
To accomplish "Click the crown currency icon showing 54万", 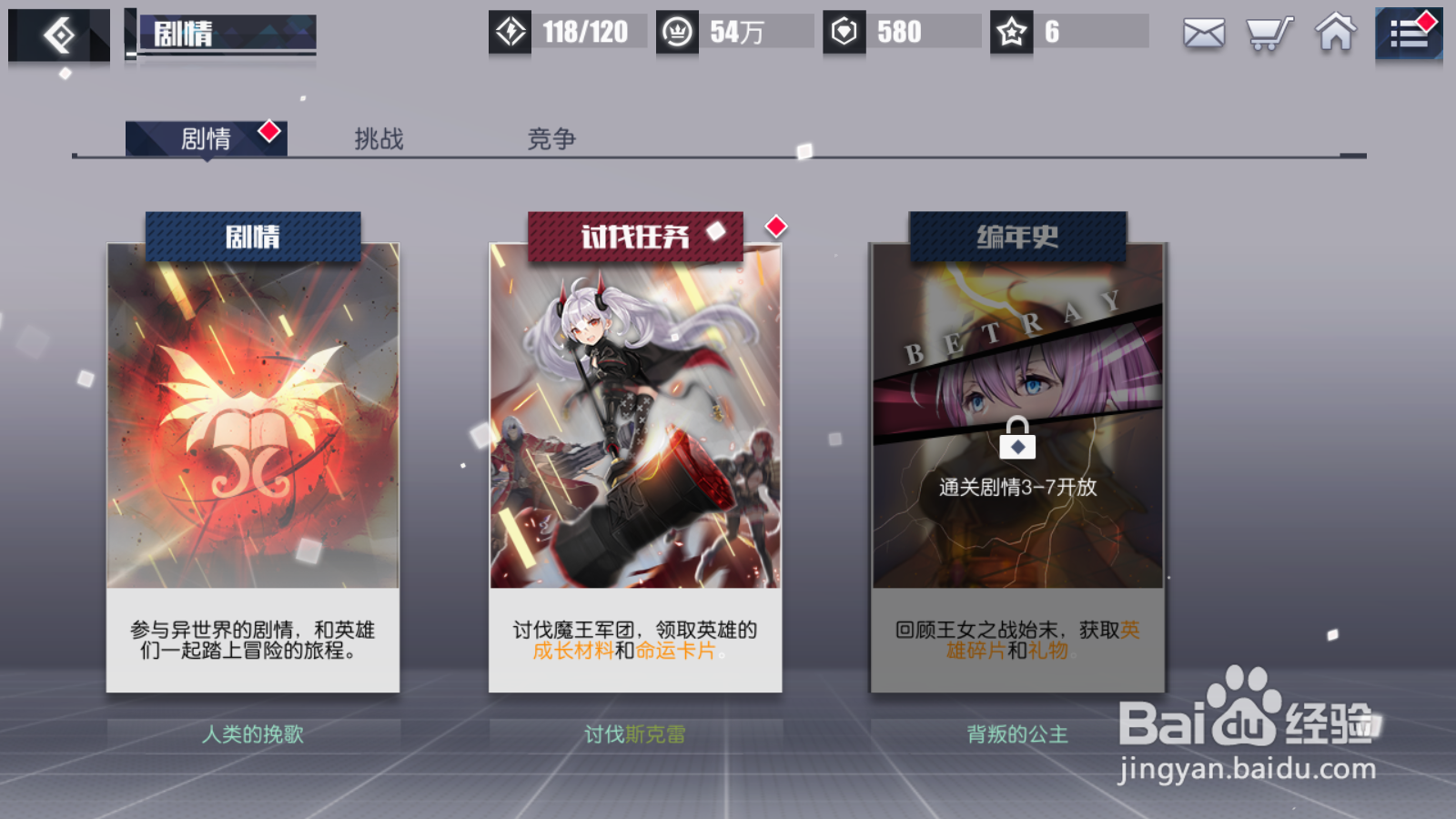I will click(x=678, y=31).
